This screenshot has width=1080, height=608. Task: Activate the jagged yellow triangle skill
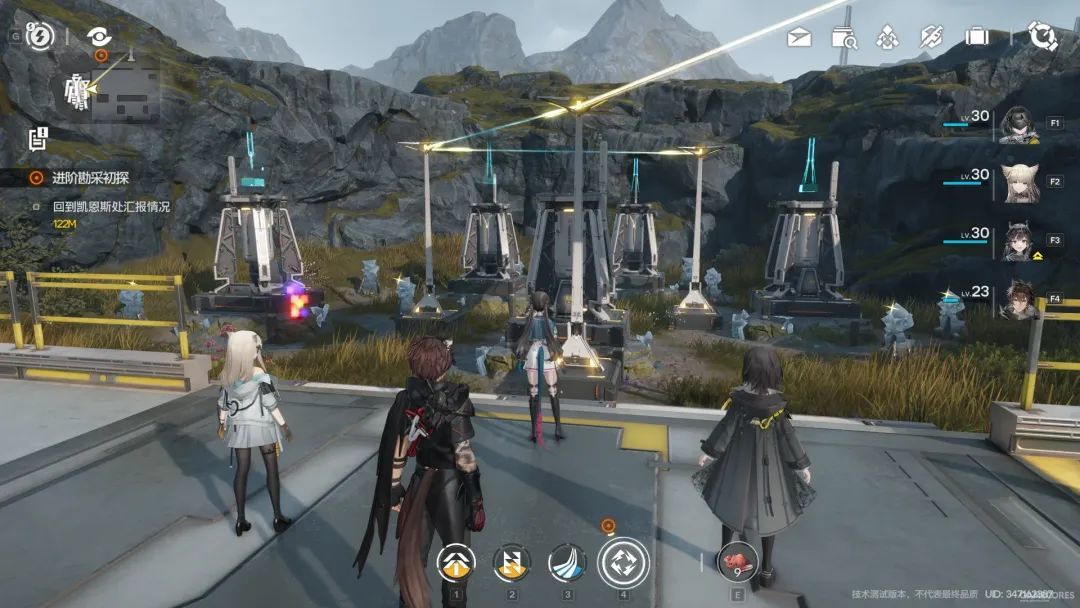[512, 563]
